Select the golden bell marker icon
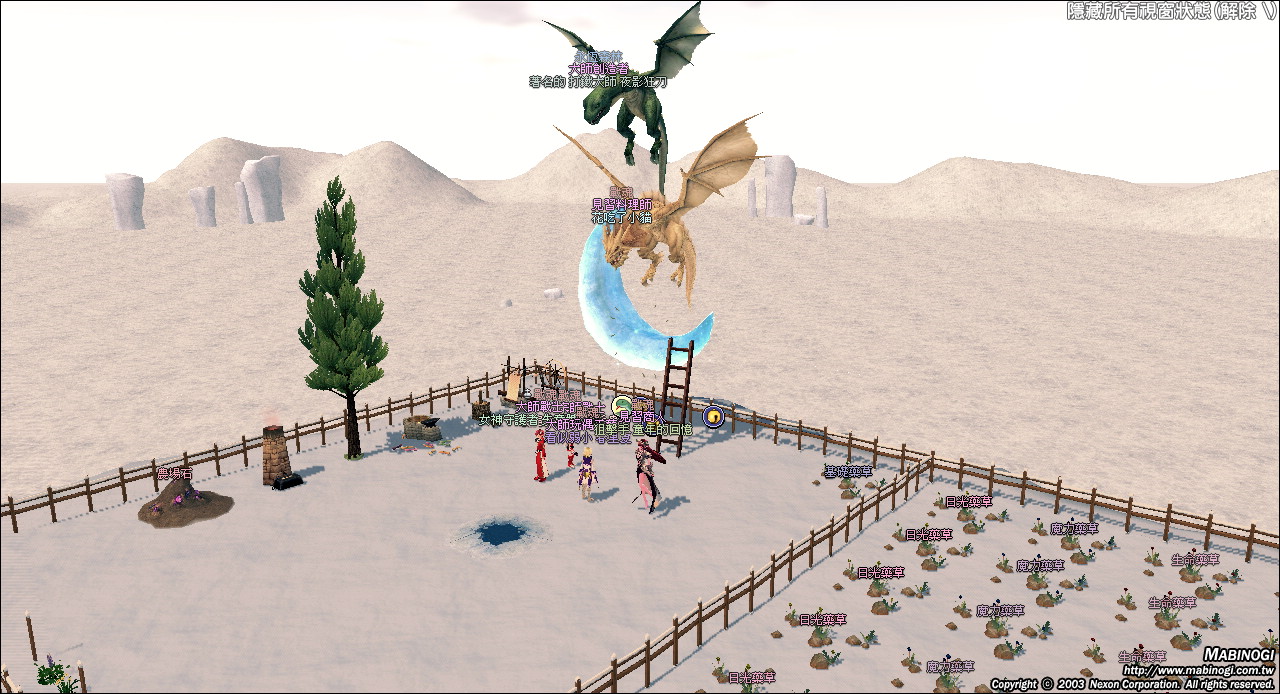 712,415
